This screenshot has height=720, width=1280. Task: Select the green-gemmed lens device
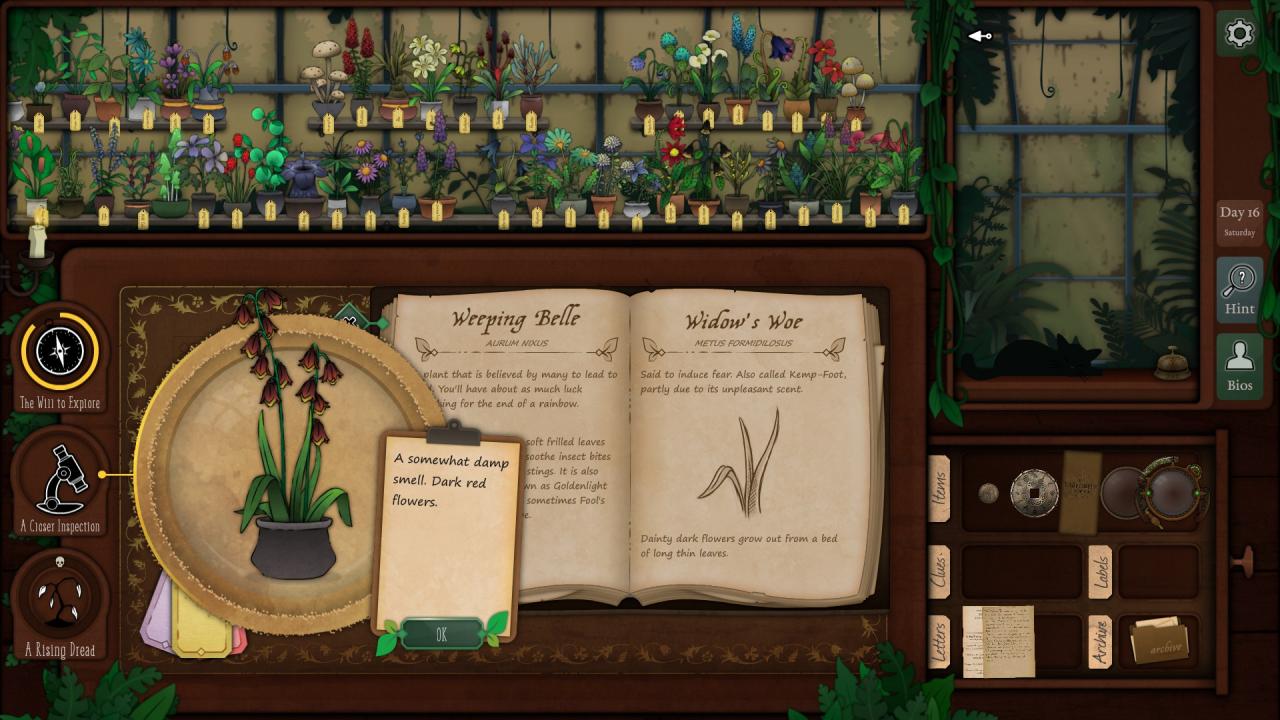tap(1174, 490)
